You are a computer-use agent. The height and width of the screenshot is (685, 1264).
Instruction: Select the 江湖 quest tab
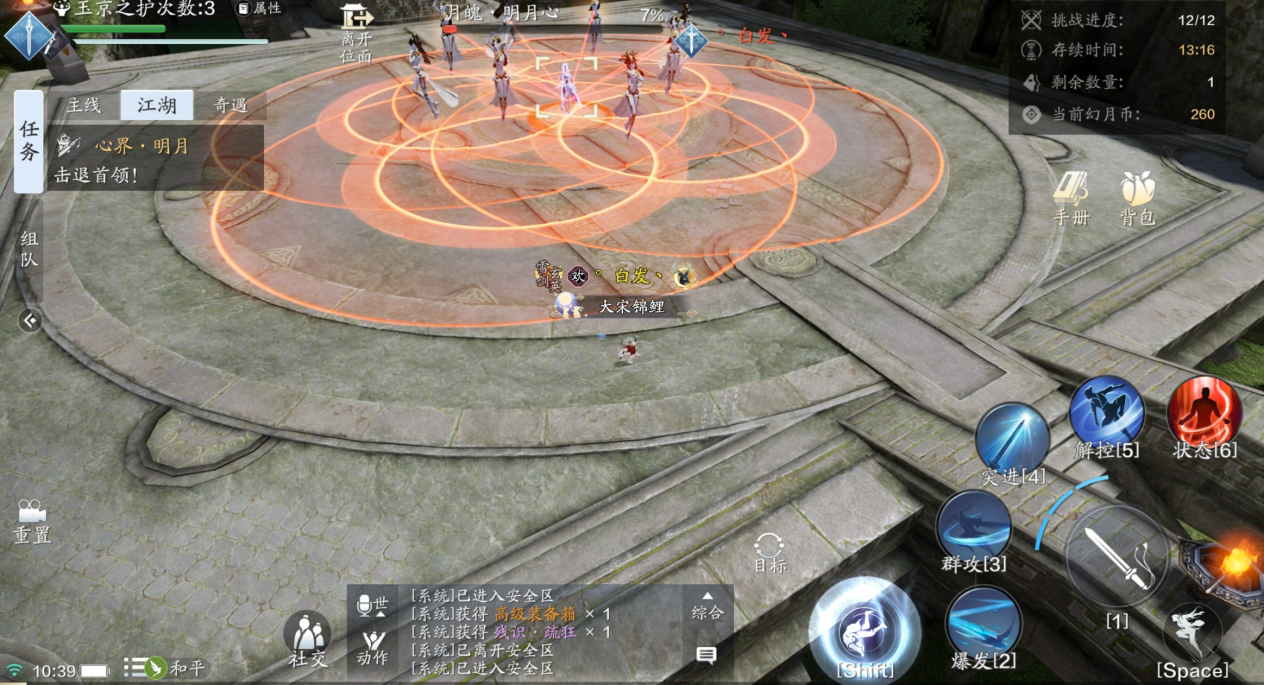(156, 105)
